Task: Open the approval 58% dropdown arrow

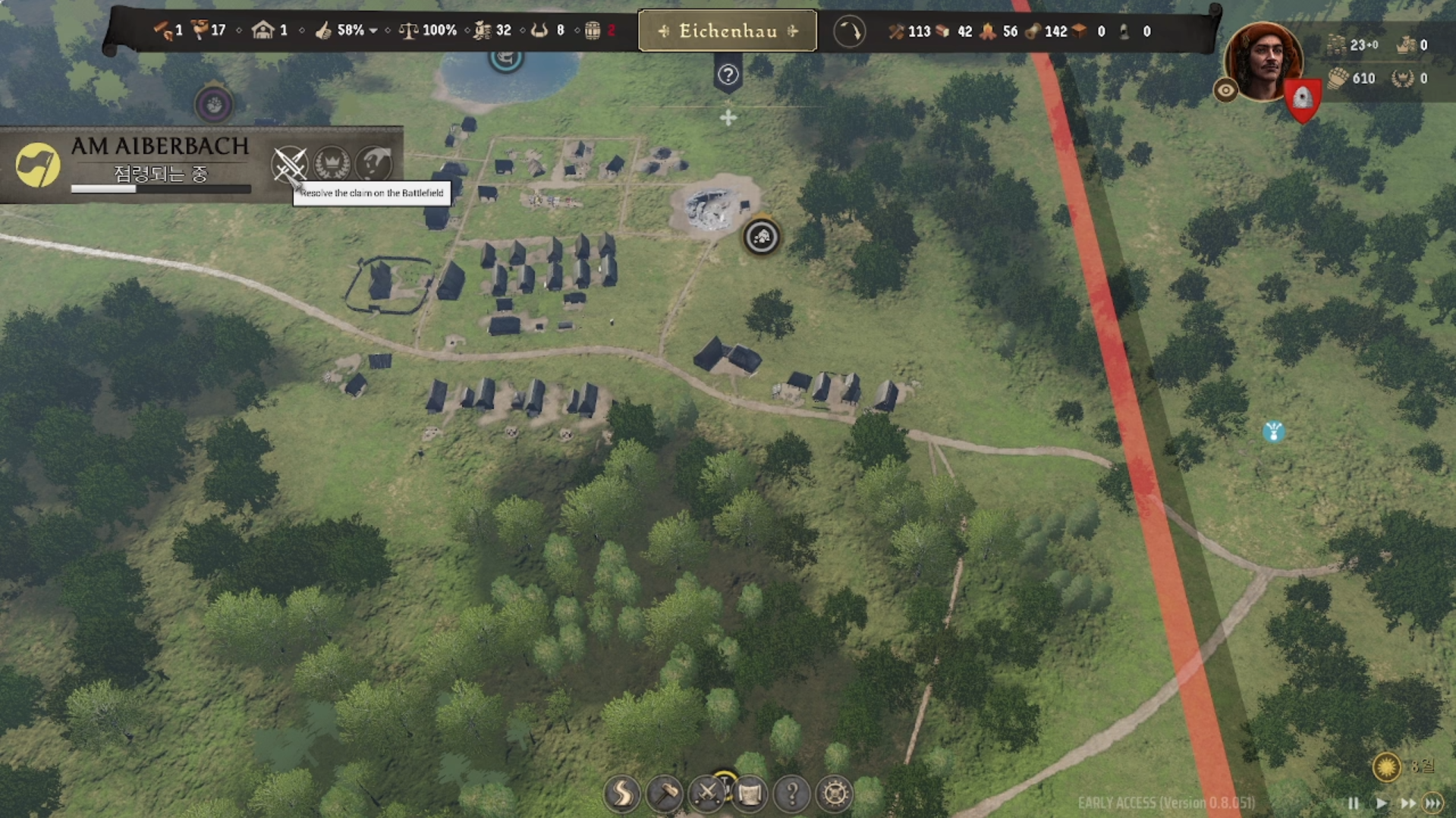Action: pos(373,31)
